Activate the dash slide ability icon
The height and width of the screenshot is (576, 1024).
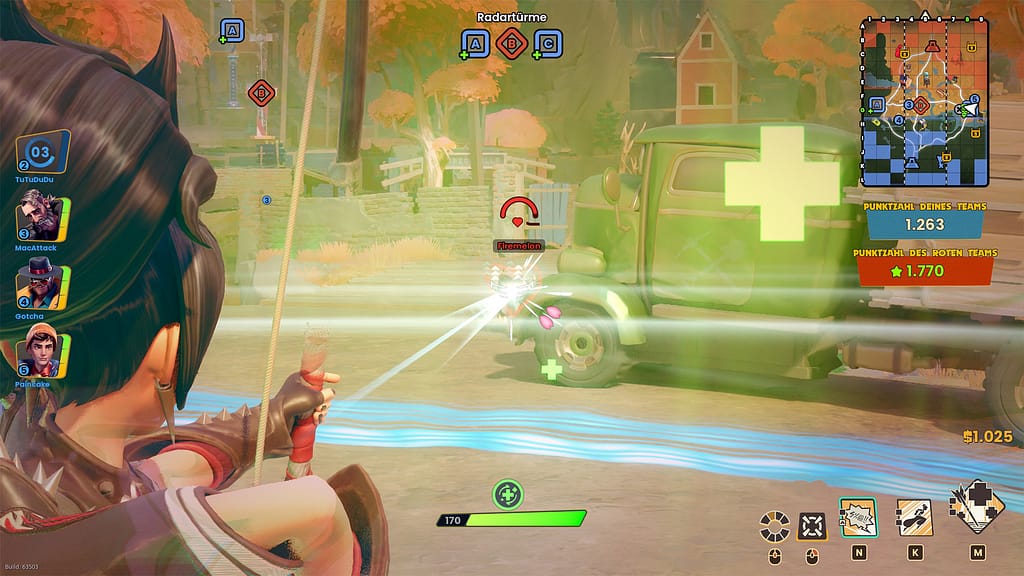(x=914, y=516)
